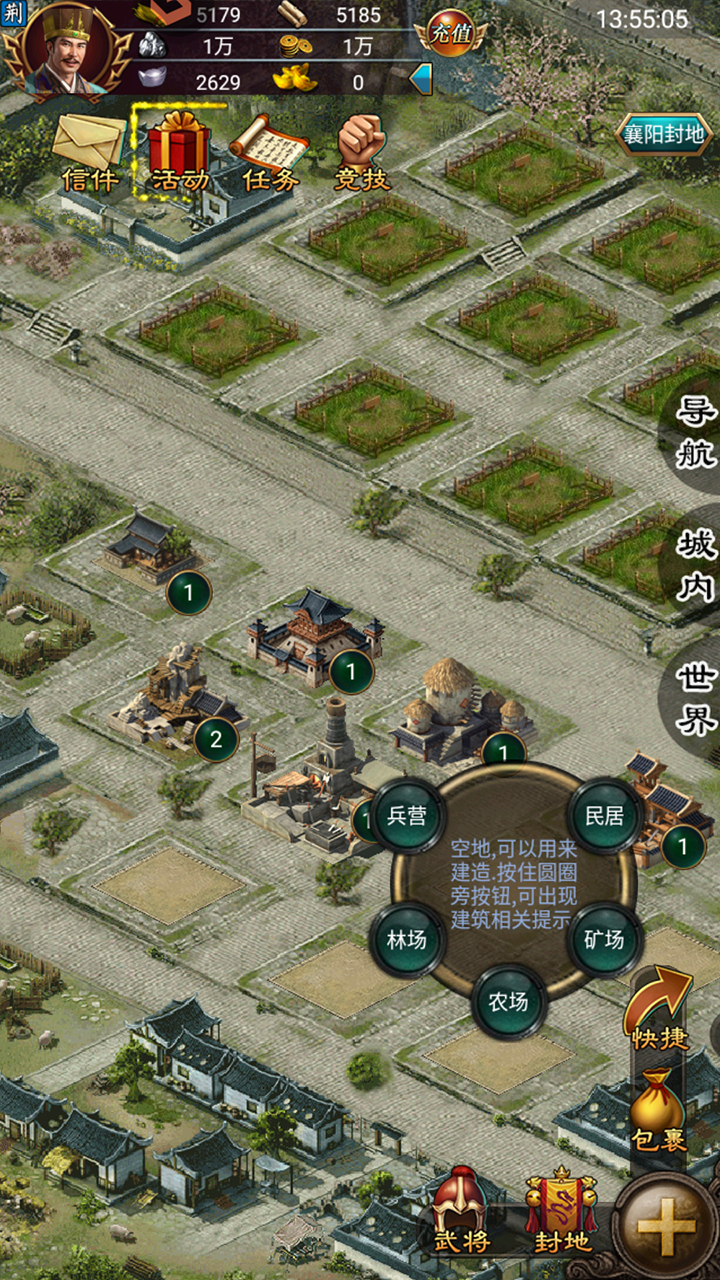Build a 兵营 barracks

(x=407, y=815)
